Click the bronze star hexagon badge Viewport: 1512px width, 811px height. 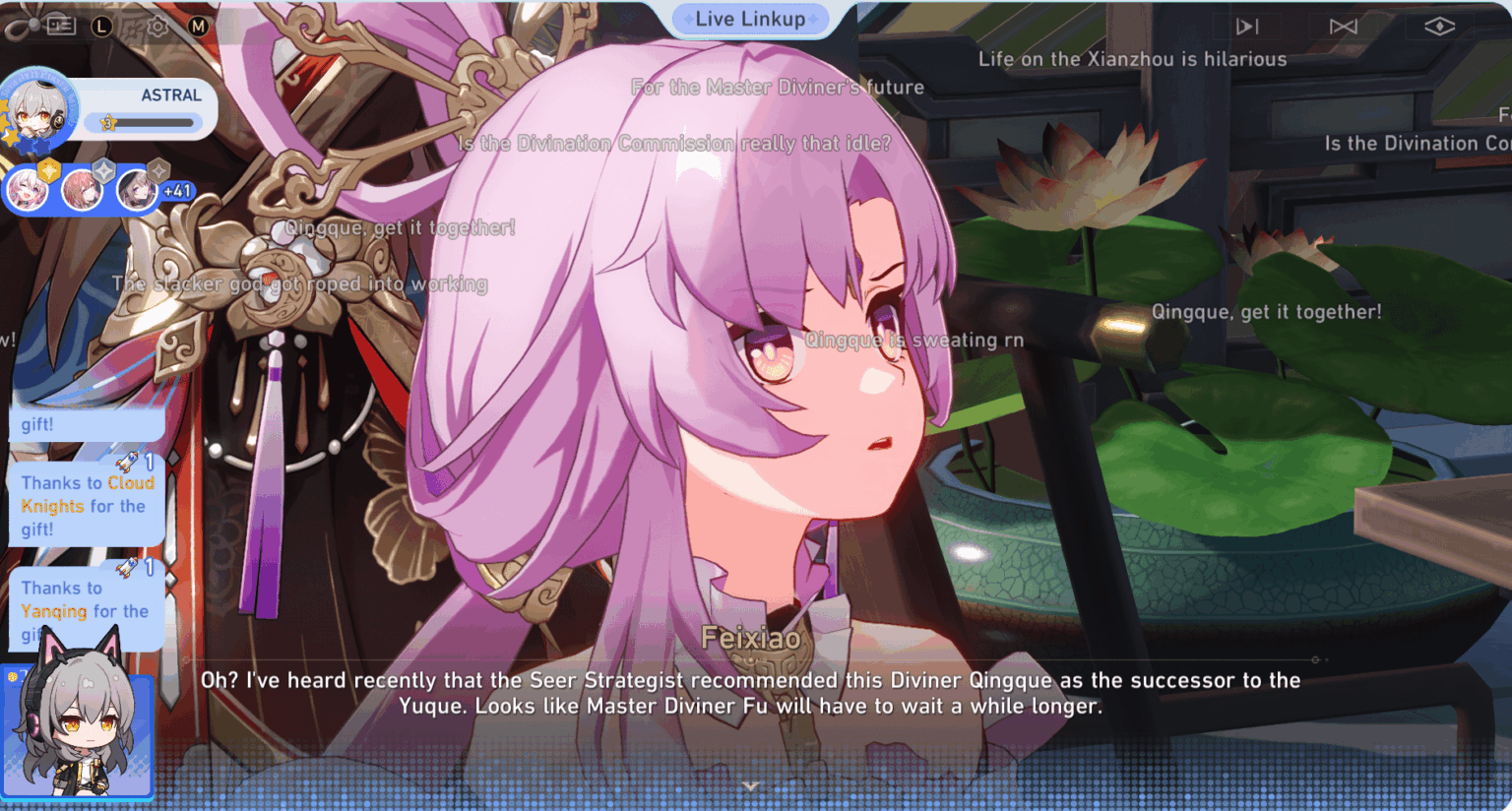tap(158, 169)
